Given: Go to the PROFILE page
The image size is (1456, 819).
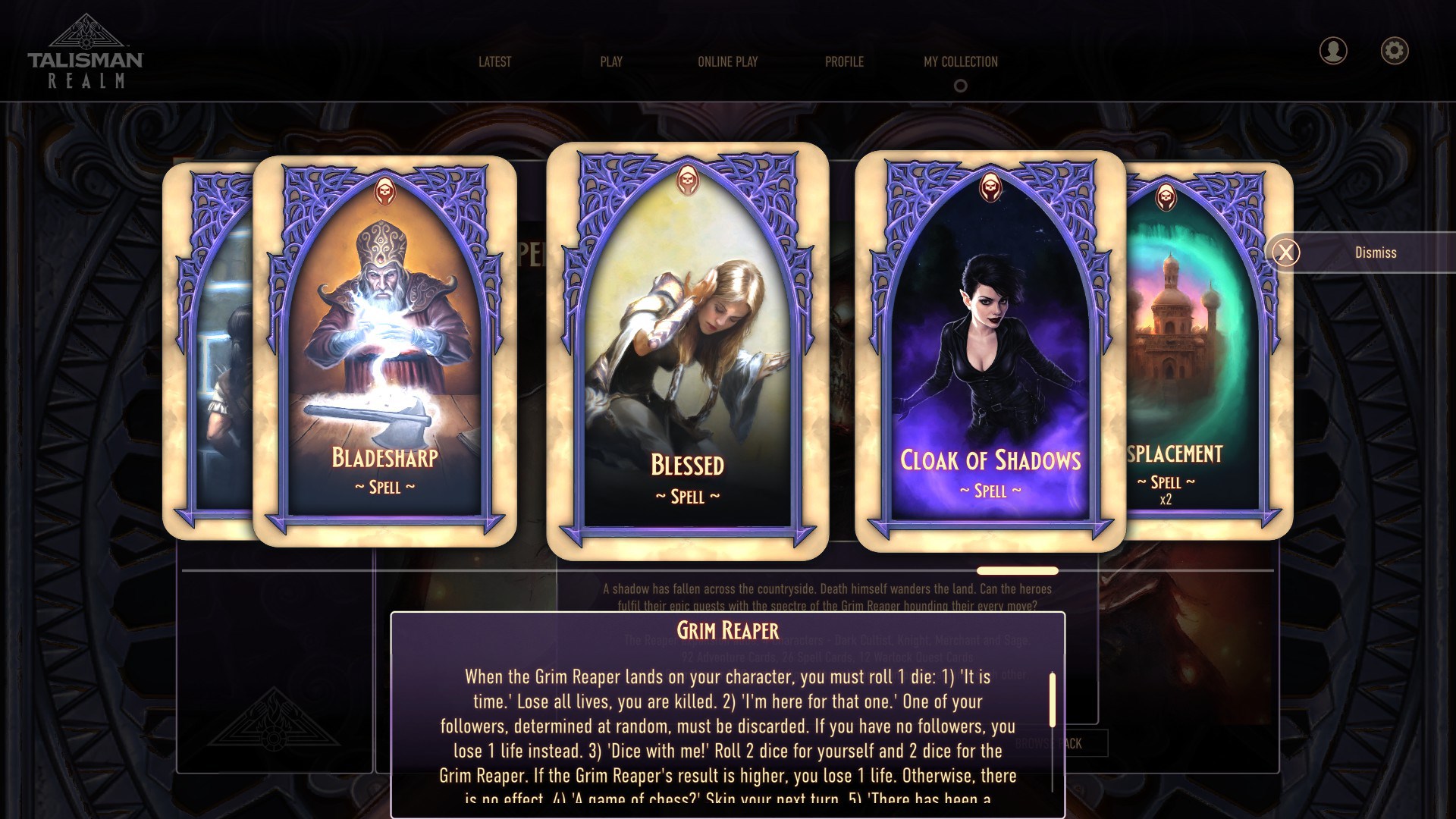Looking at the screenshot, I should [x=844, y=62].
